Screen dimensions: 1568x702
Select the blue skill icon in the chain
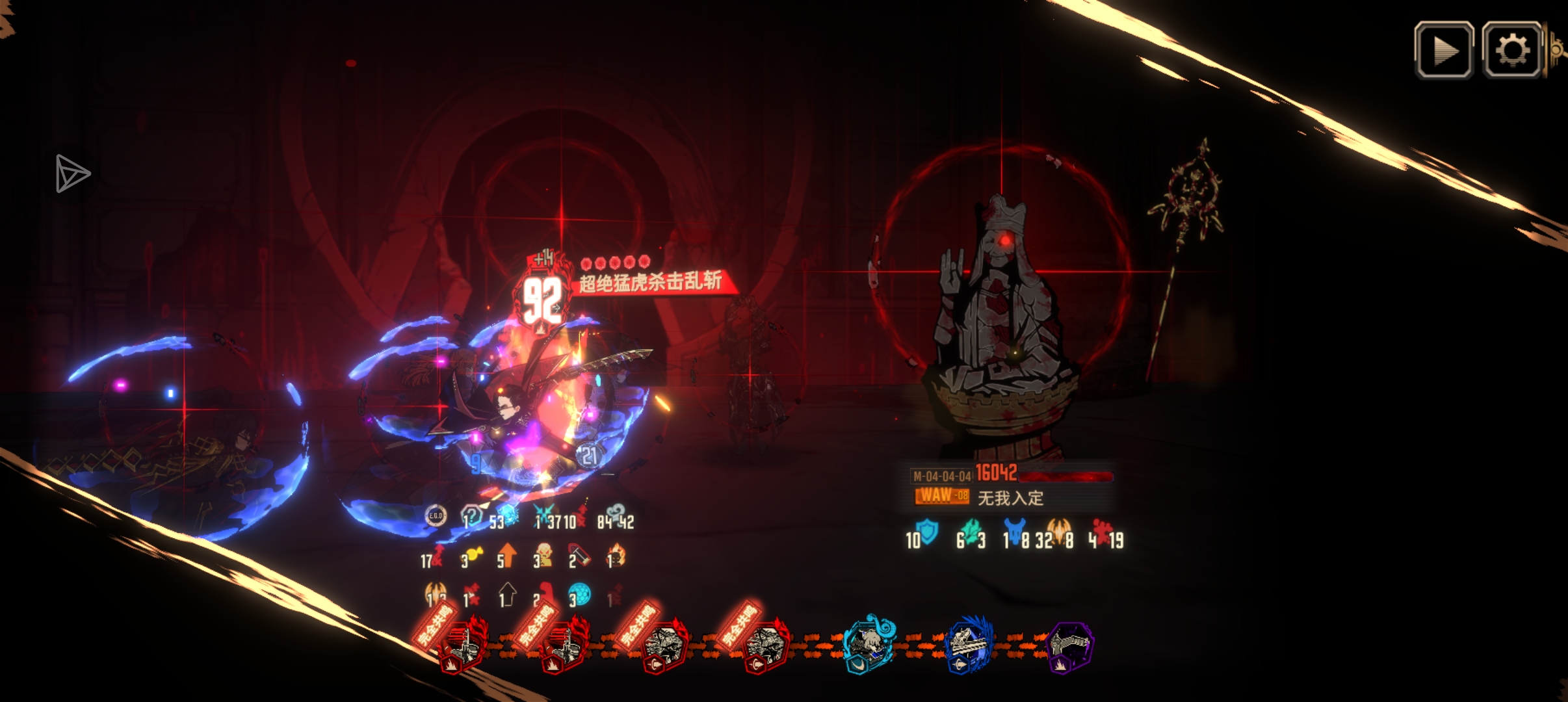pos(969,646)
